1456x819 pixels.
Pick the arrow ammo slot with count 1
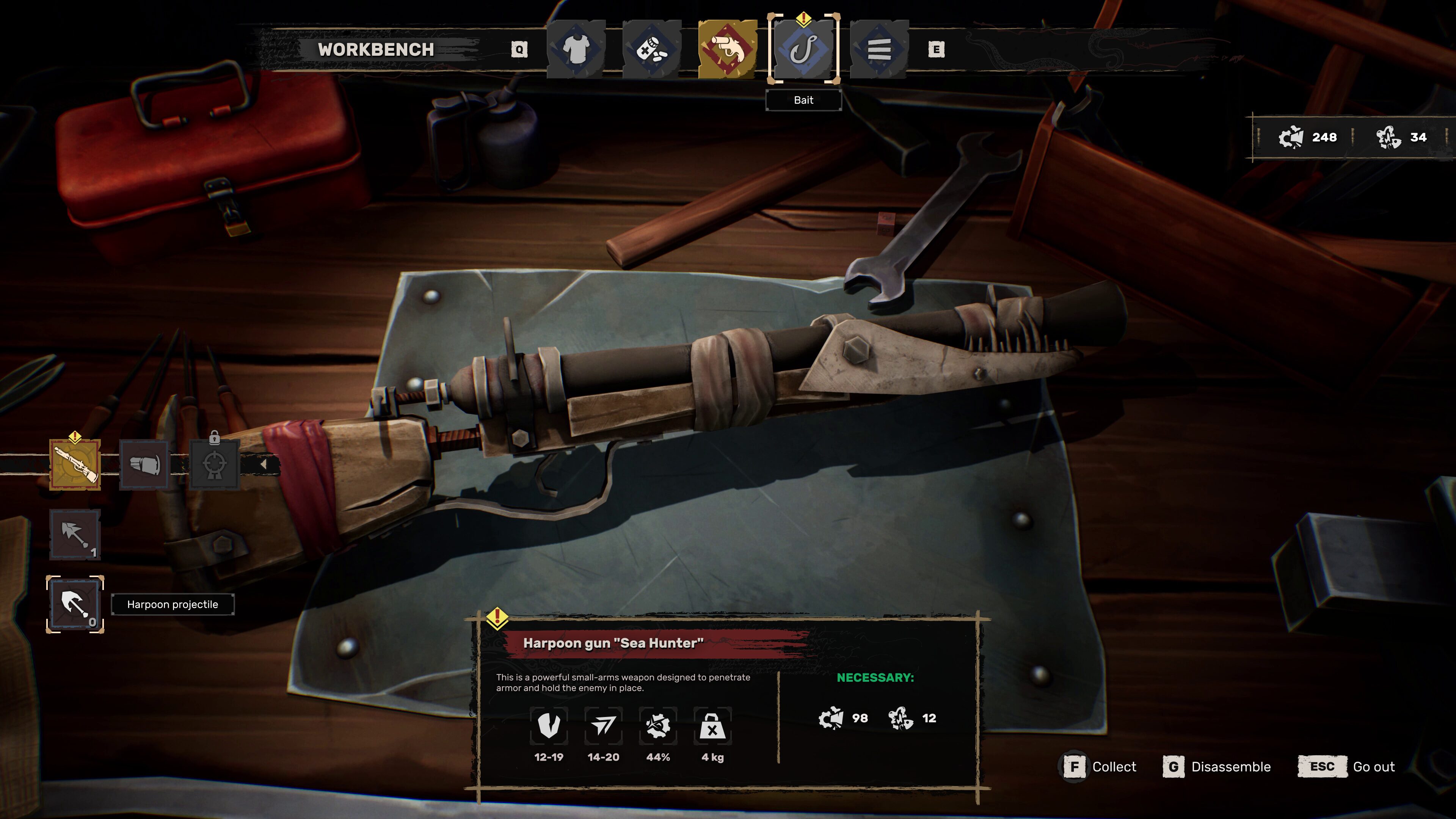pyautogui.click(x=75, y=534)
